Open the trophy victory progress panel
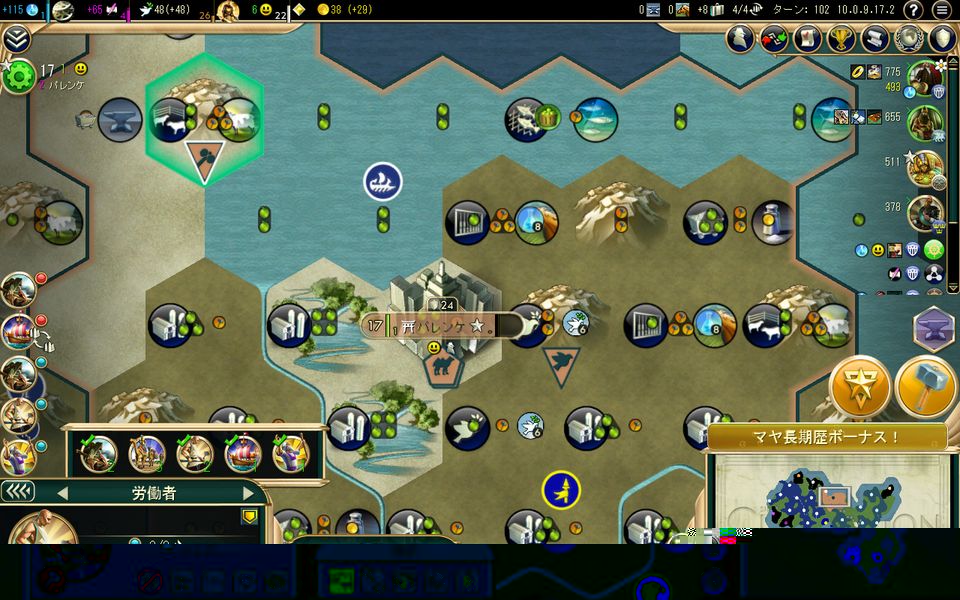 [841, 39]
